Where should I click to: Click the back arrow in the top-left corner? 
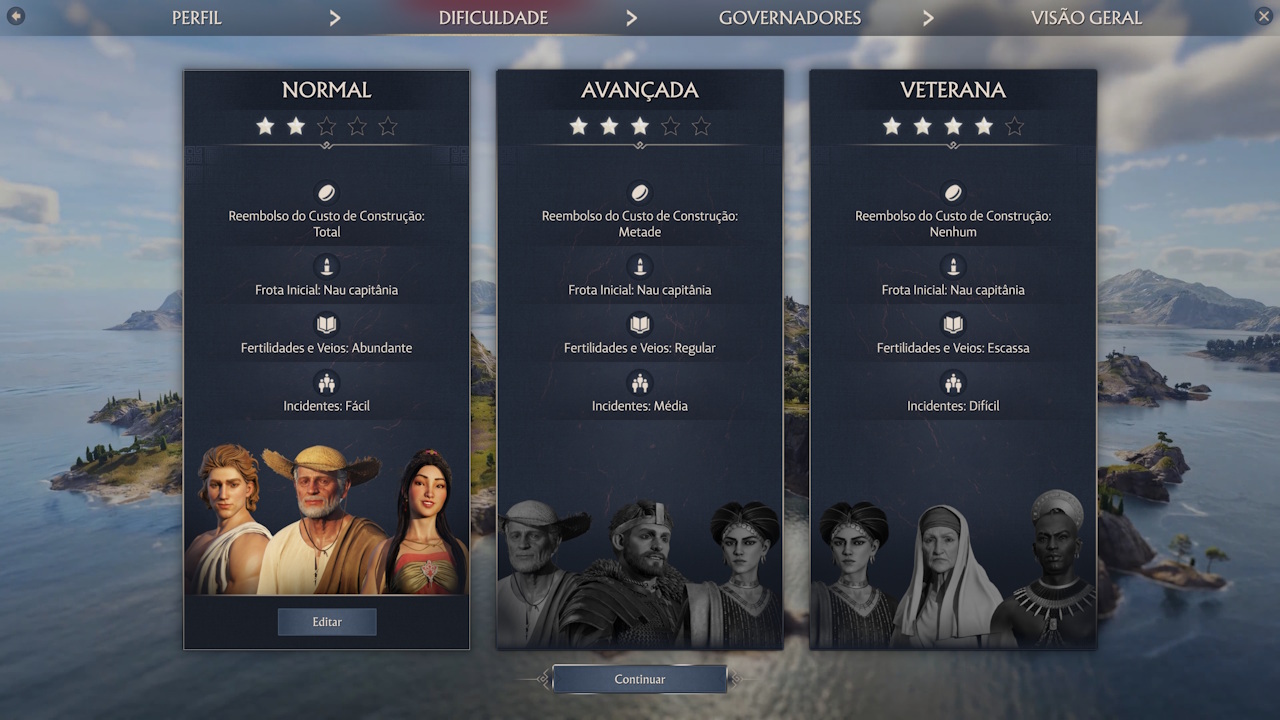coord(15,17)
